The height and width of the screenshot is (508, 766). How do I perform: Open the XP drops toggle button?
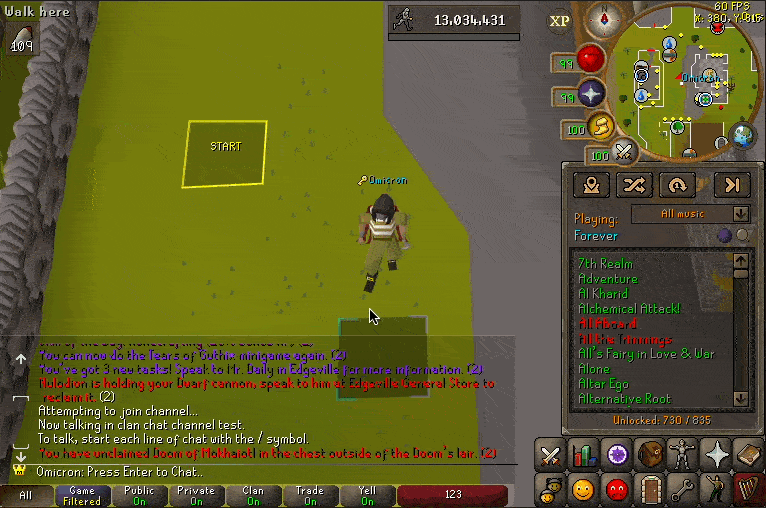560,21
